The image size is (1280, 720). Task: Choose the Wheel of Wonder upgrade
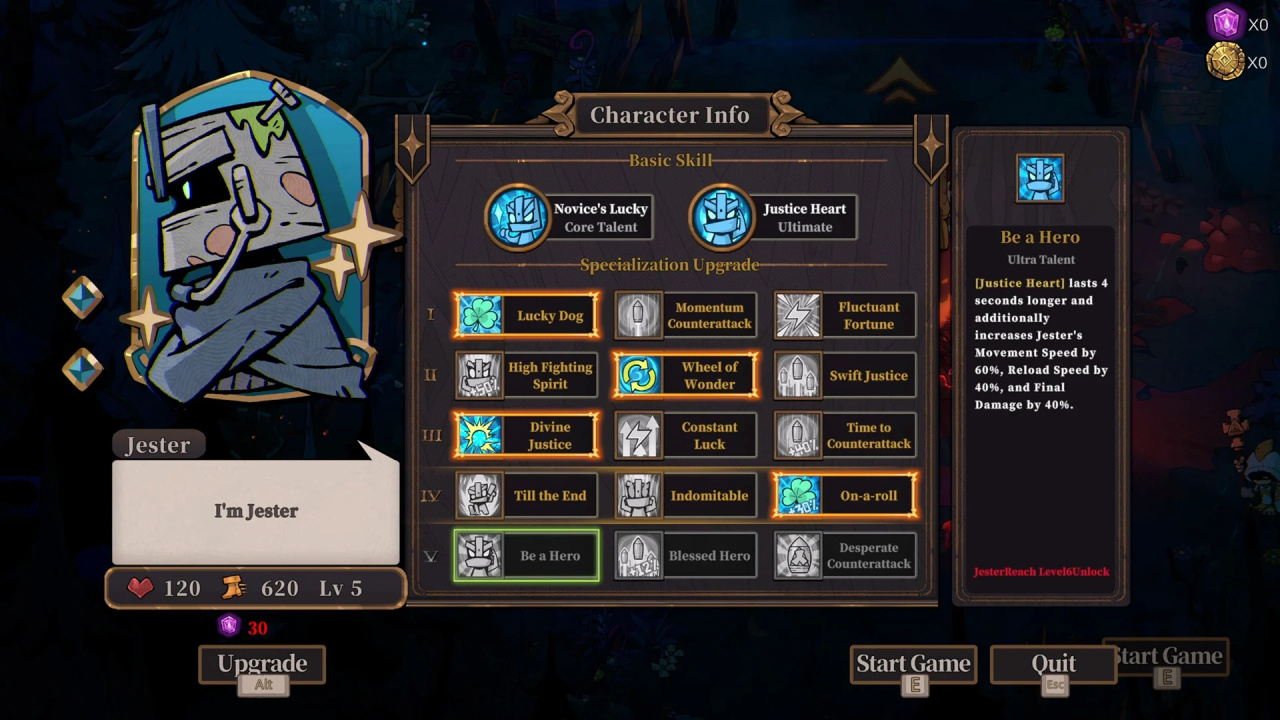click(x=686, y=376)
